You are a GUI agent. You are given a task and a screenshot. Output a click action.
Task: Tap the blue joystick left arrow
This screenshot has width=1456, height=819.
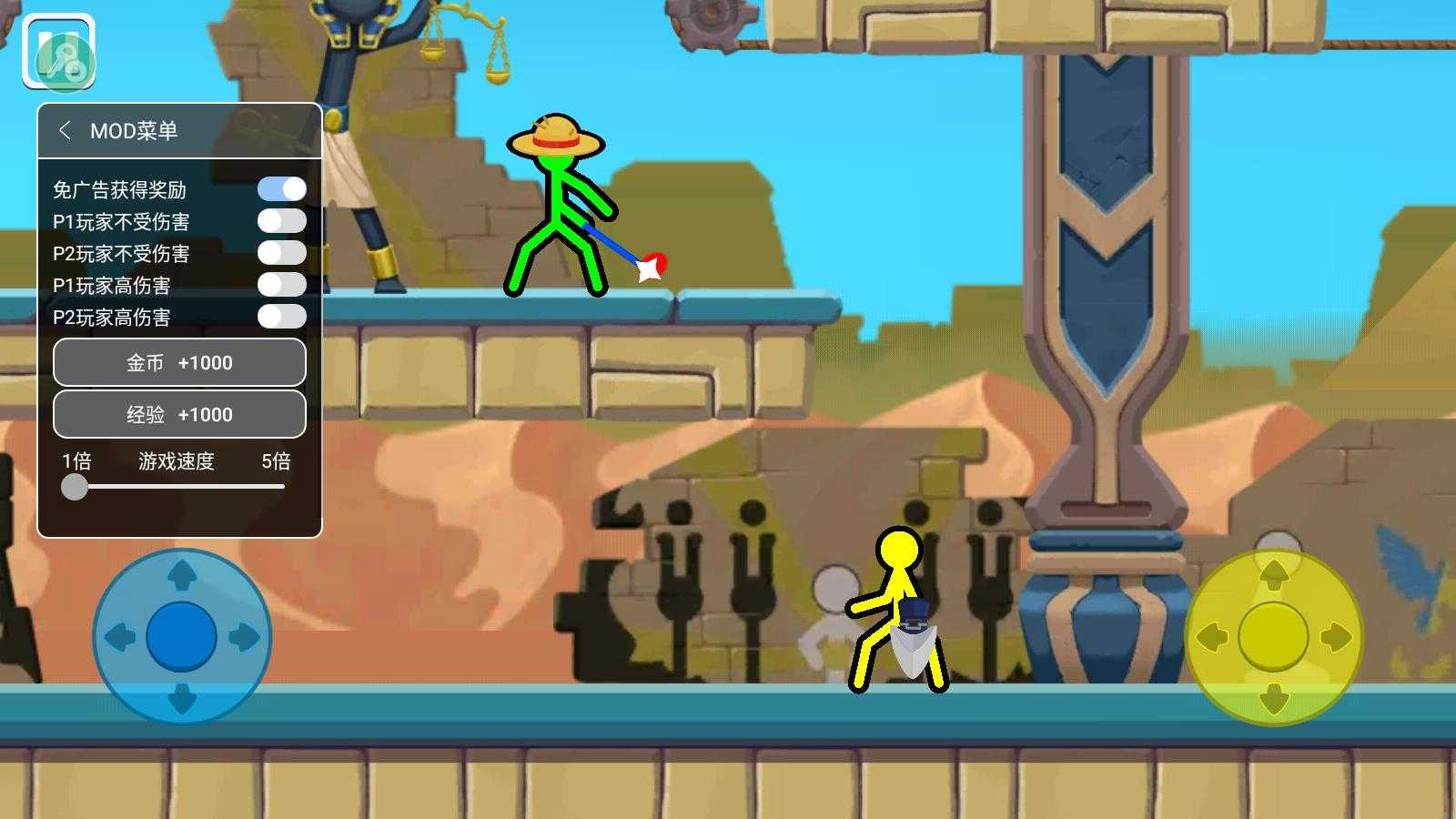click(120, 637)
